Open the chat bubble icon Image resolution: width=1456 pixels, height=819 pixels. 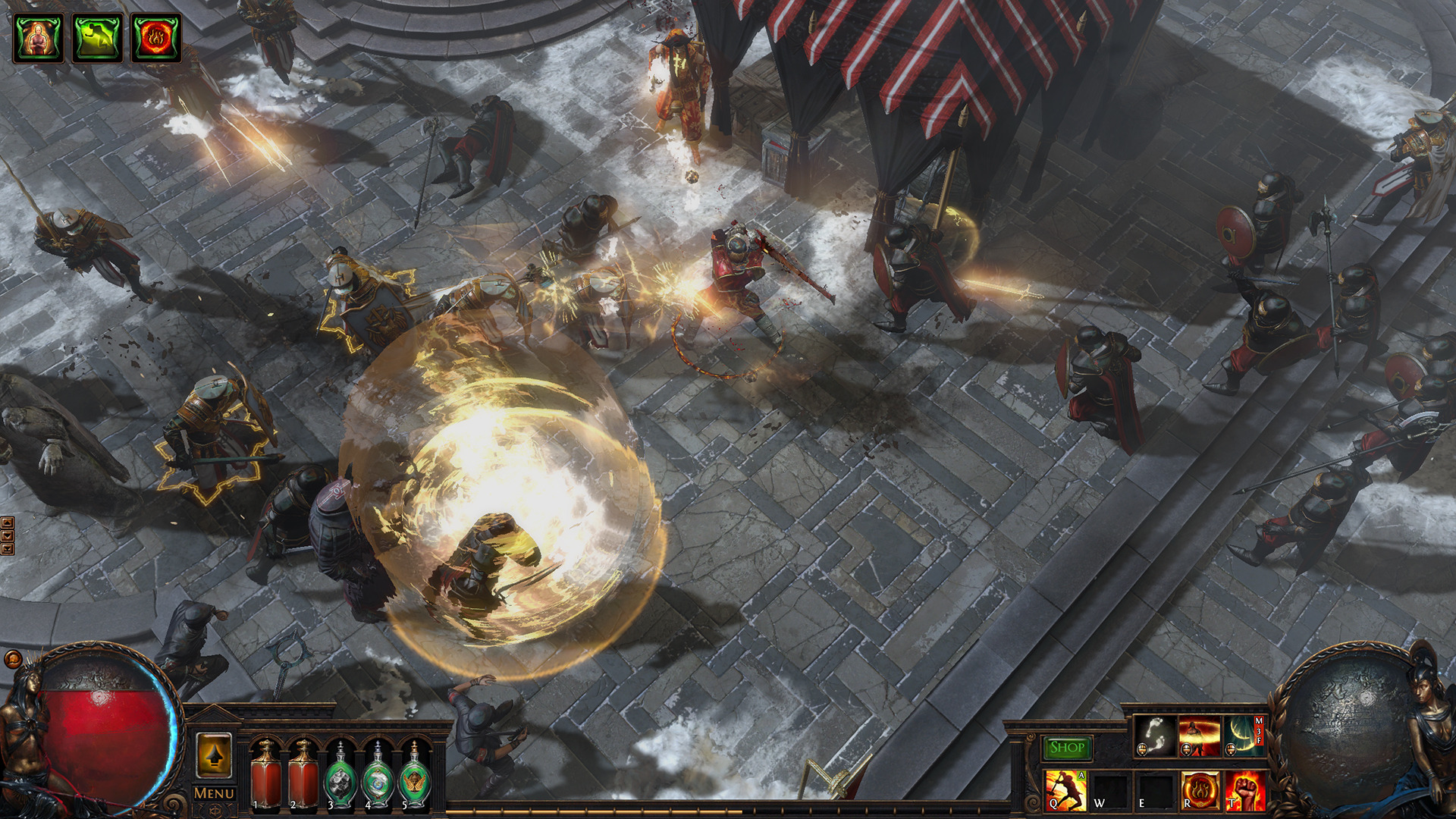point(13,658)
